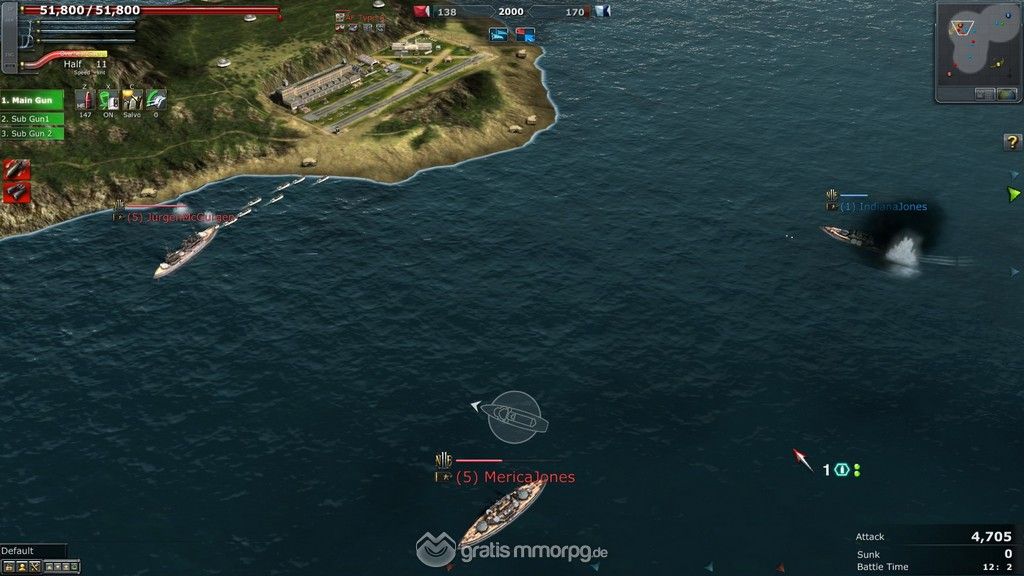Activate the top red torpedo icon
Viewport: 1024px width, 576px height.
click(x=16, y=169)
